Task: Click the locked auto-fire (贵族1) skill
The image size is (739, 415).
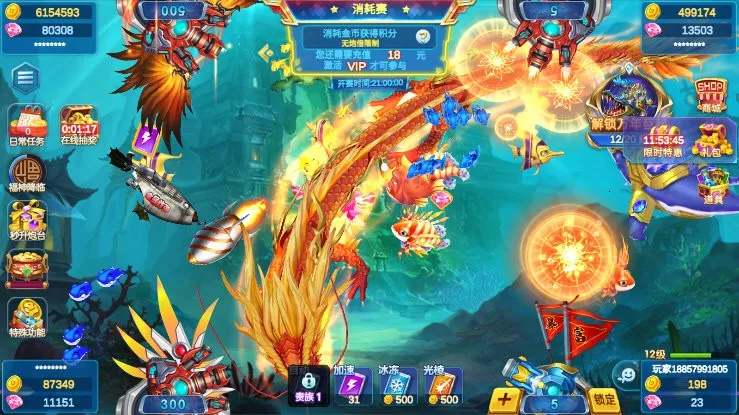Action: coord(307,387)
